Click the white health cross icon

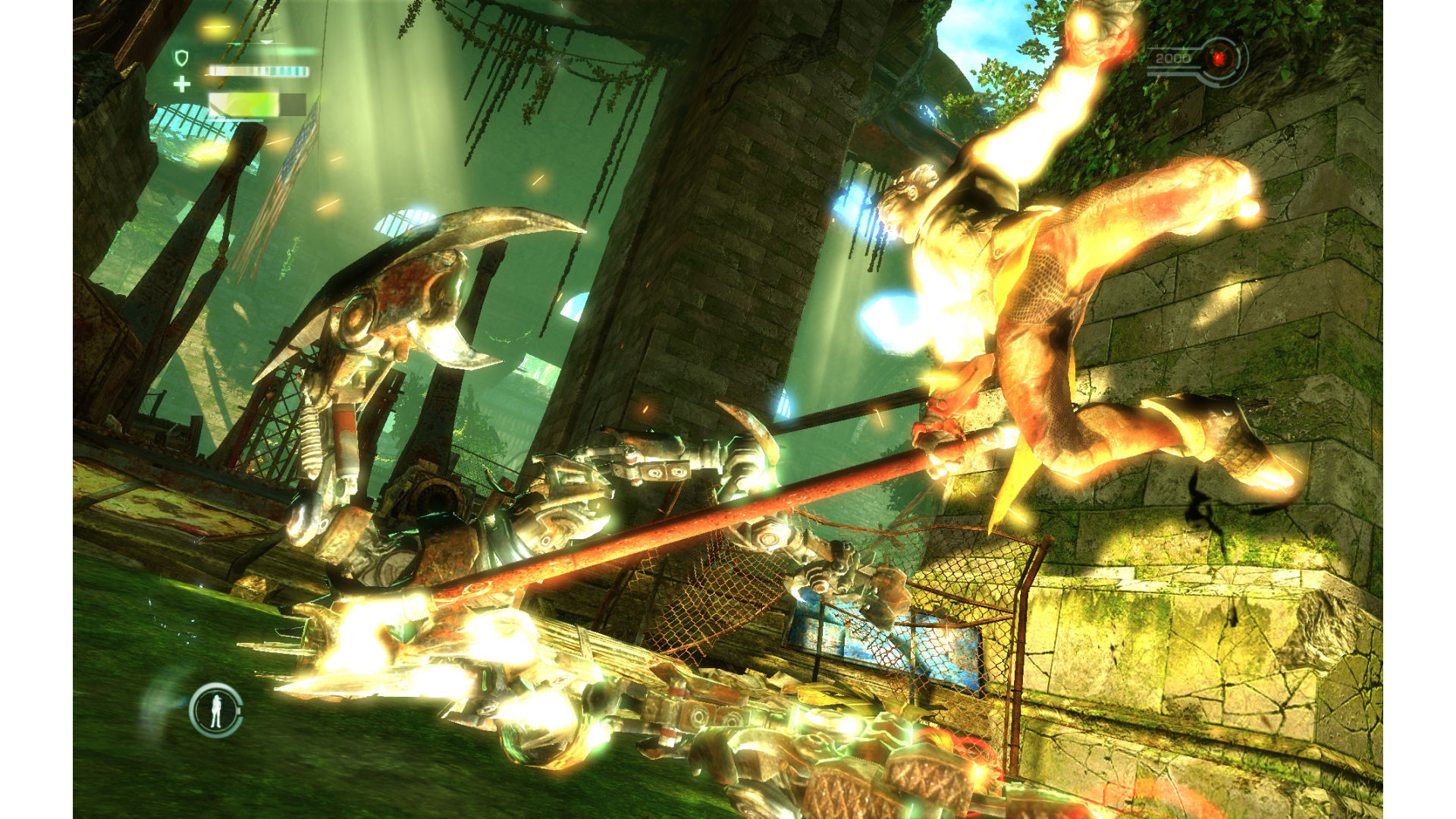(x=182, y=84)
